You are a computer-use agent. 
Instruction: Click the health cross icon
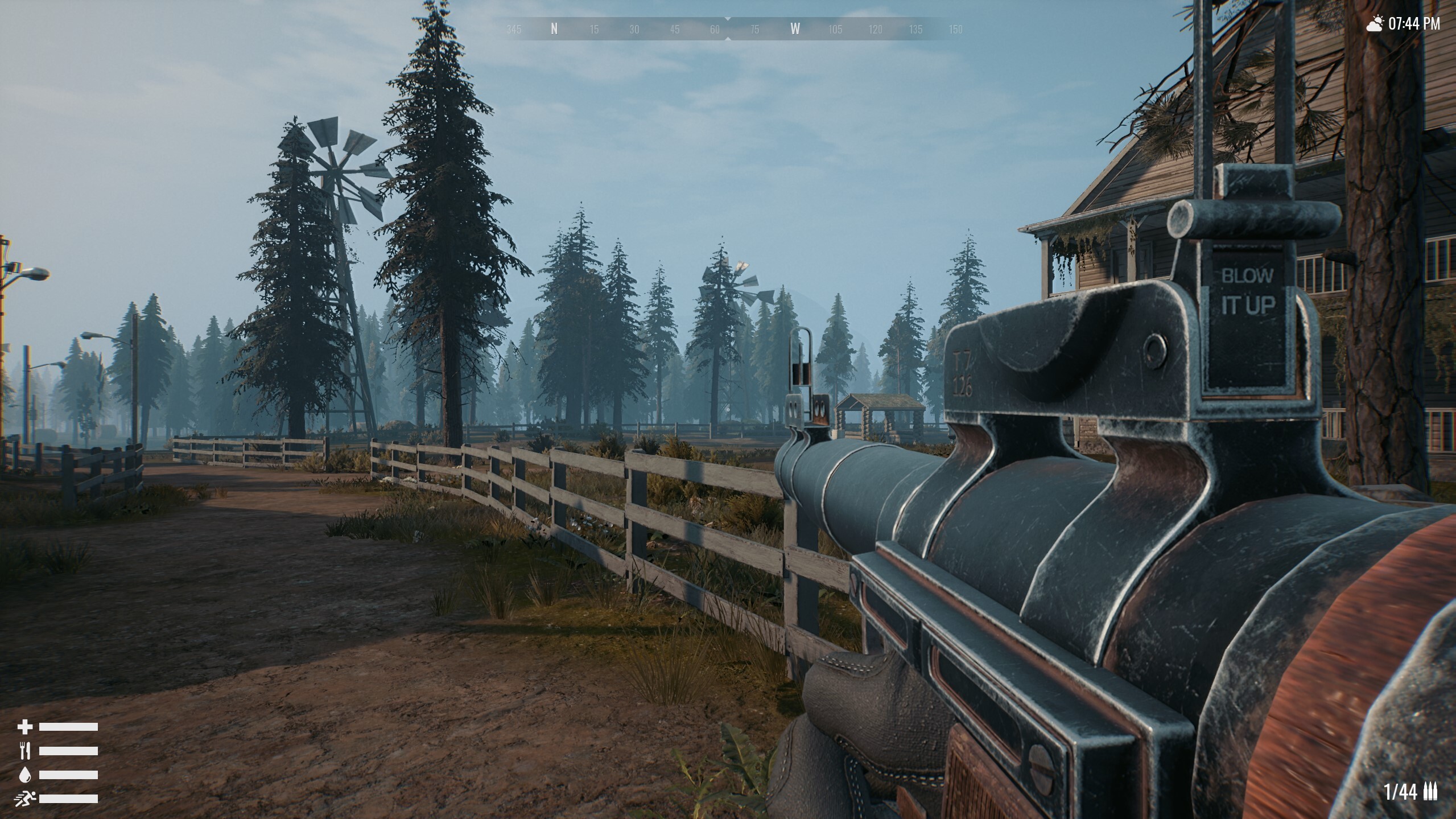[25, 726]
